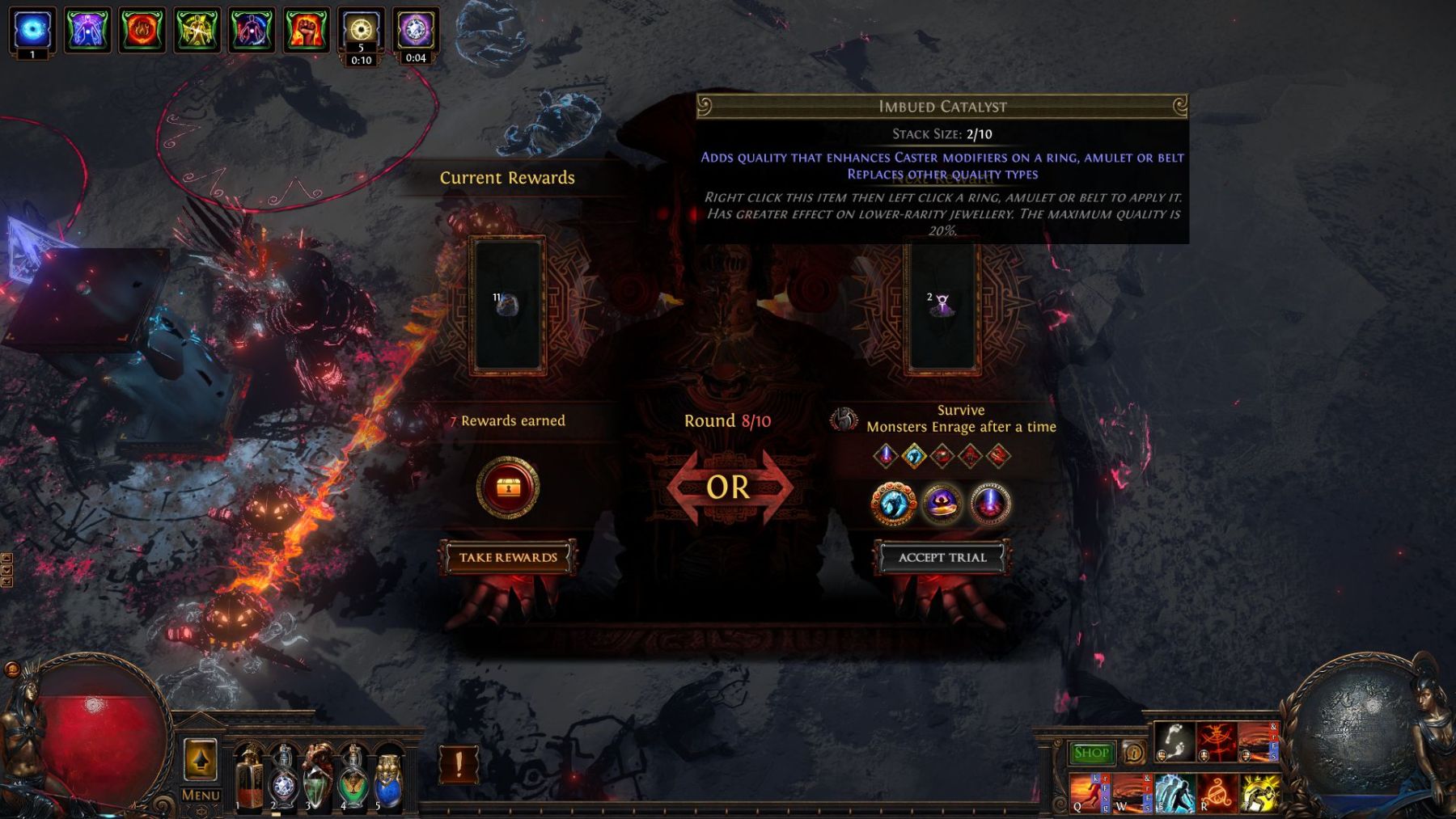Take the current rewards
Image resolution: width=1456 pixels, height=819 pixels.
coord(508,557)
